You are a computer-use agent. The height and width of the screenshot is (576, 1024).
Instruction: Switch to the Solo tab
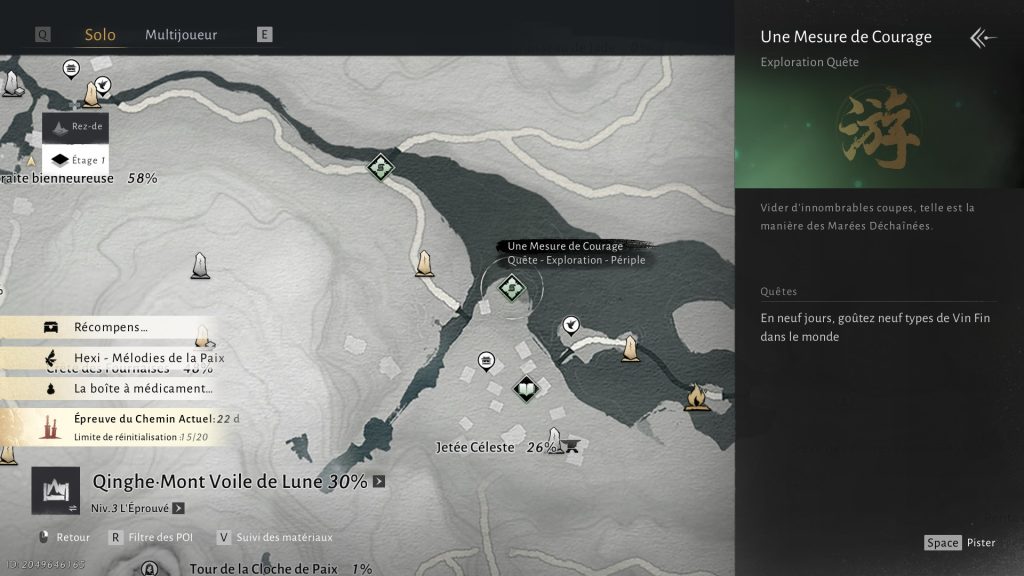coord(100,35)
